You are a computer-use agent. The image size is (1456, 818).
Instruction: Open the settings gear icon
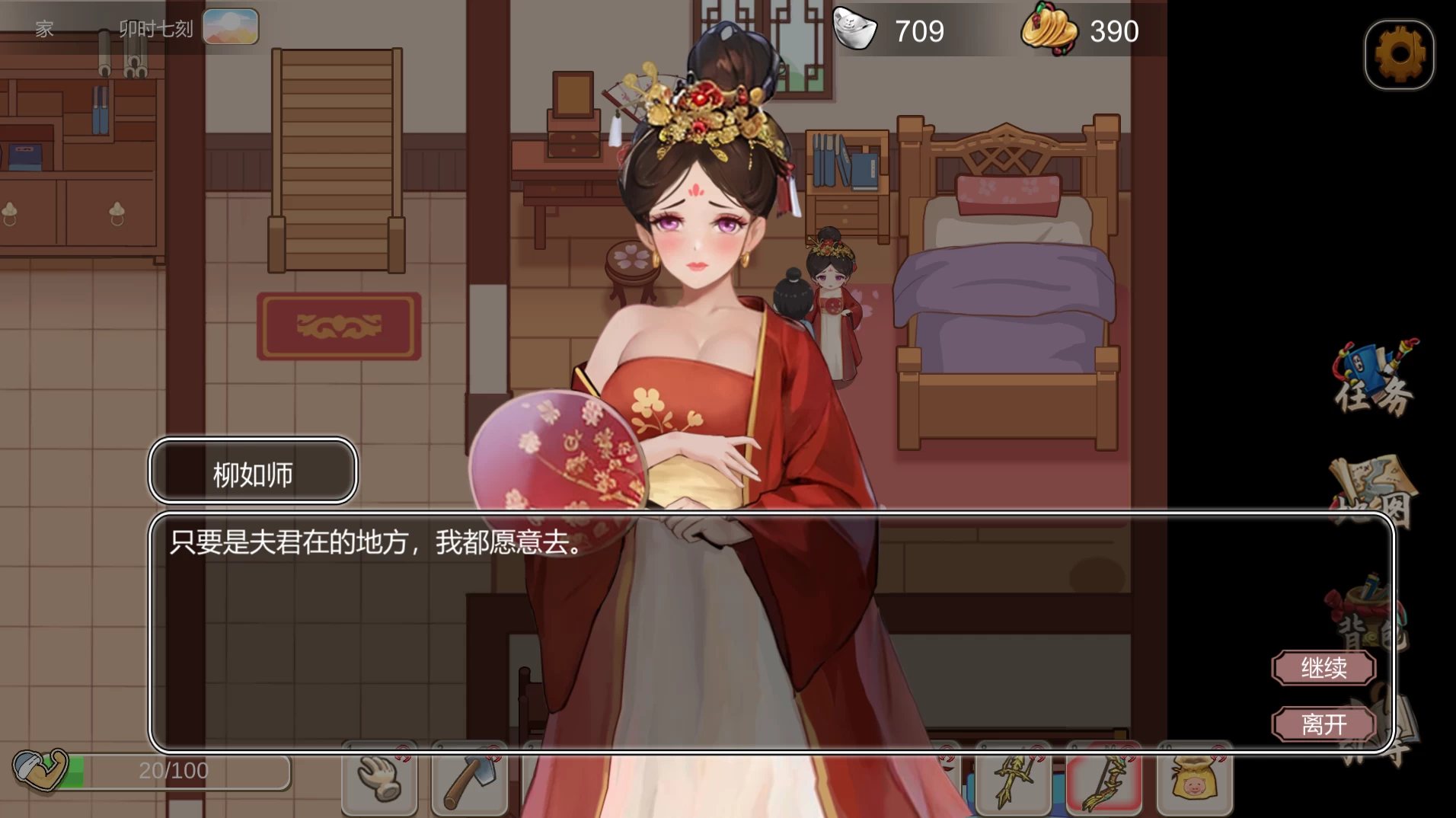1398,55
